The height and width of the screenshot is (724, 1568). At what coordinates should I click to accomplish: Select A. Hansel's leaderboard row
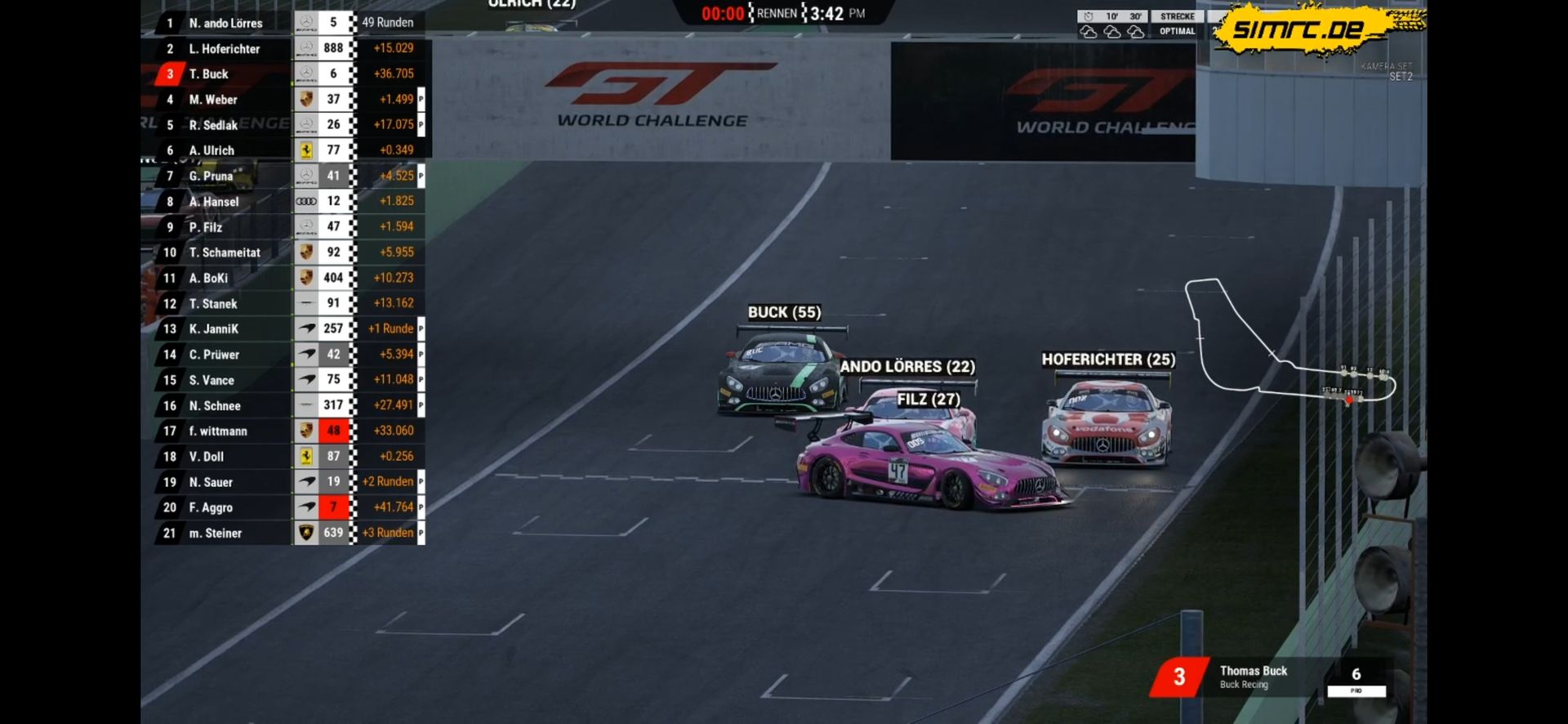click(x=214, y=202)
